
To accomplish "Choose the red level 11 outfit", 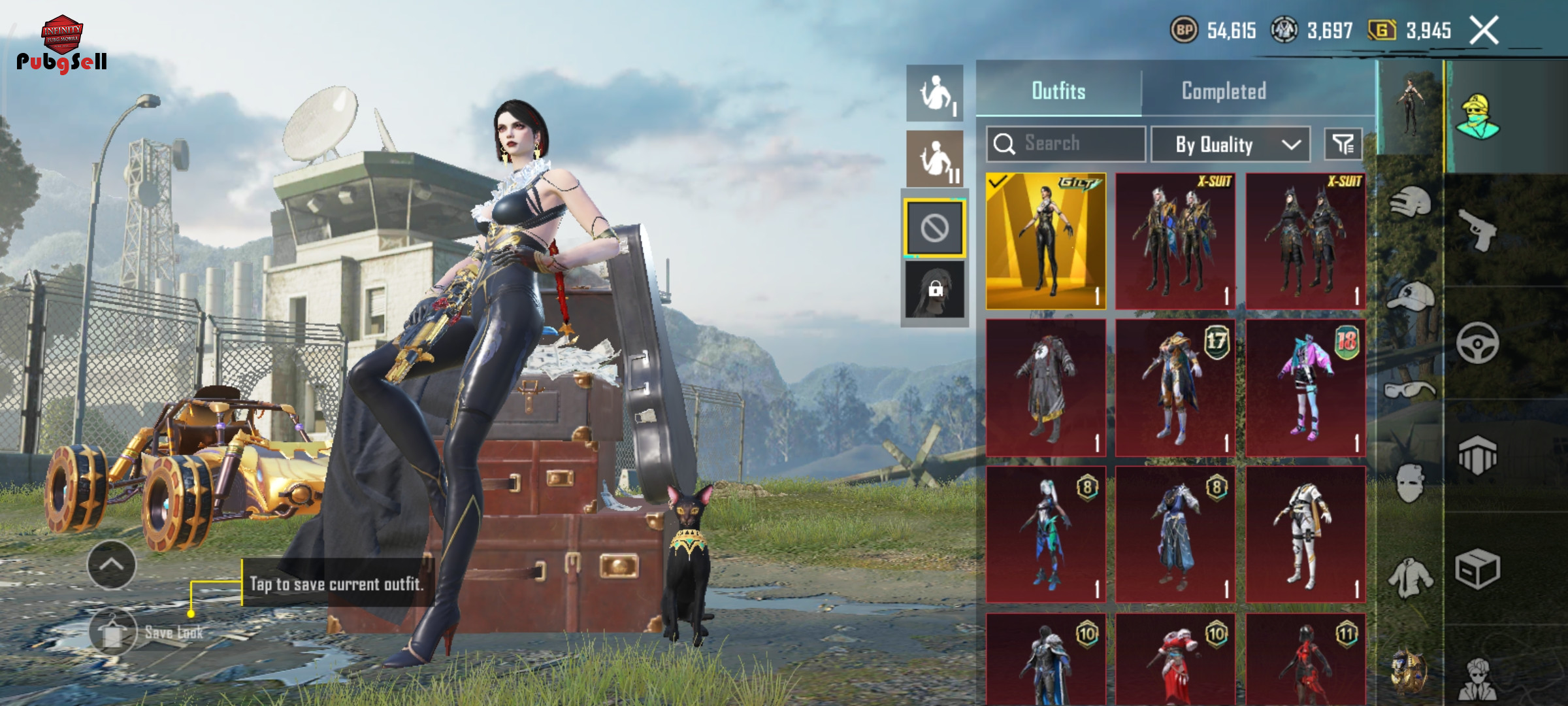I will click(x=1305, y=660).
